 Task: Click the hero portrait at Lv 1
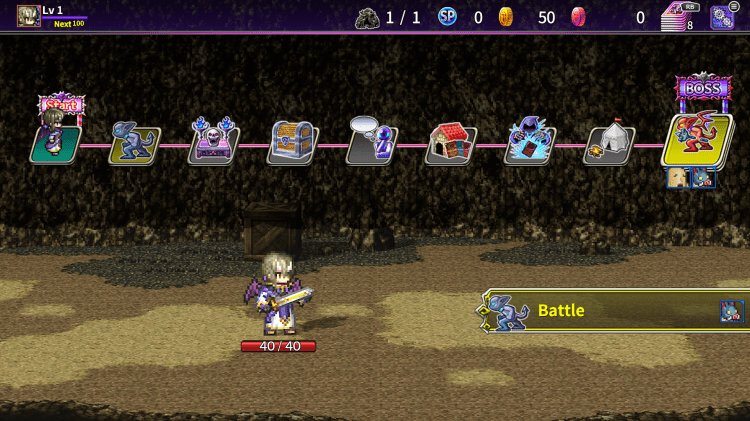28,16
